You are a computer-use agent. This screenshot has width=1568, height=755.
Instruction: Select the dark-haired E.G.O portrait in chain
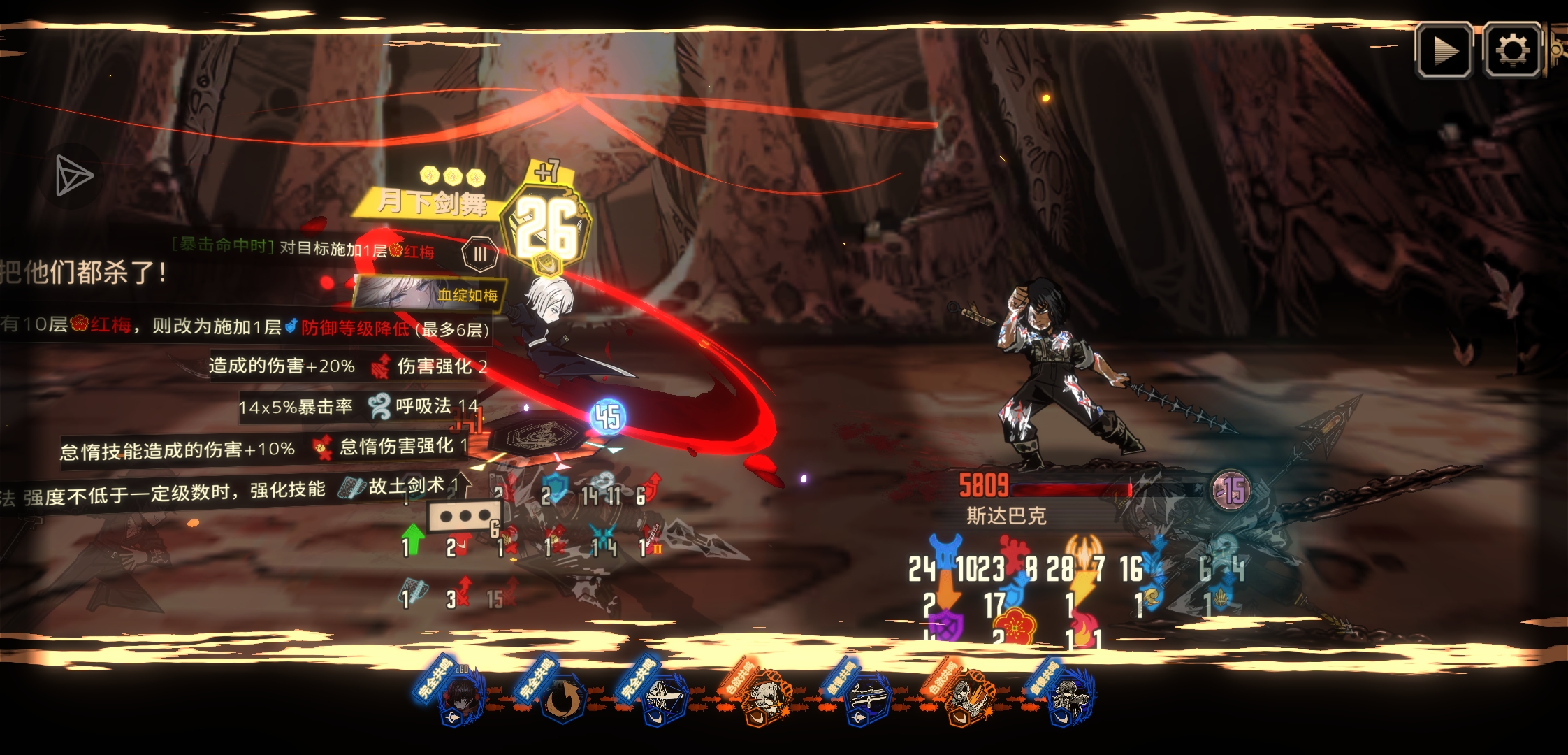coord(461,696)
